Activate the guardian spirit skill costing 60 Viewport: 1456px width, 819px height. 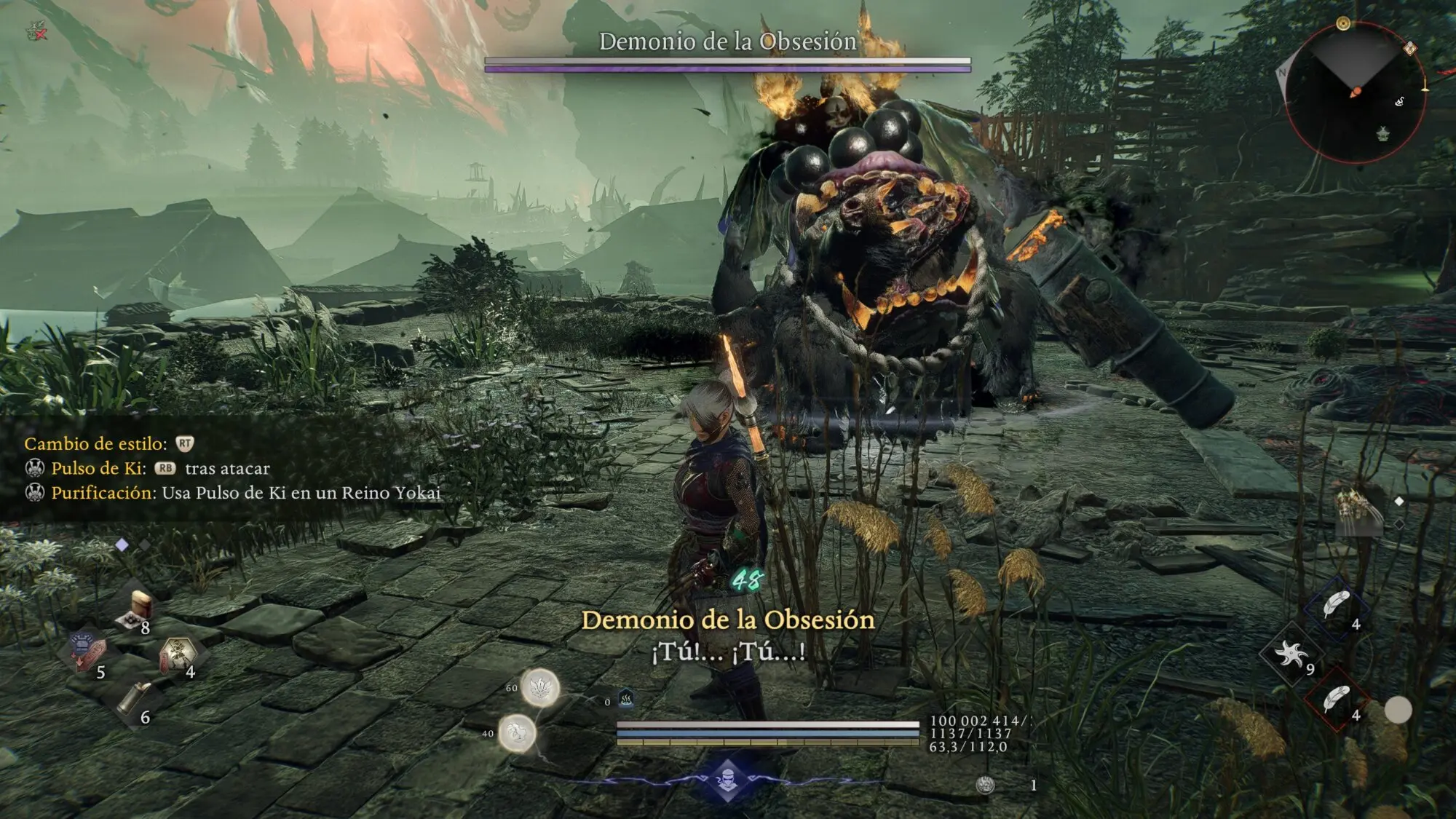[x=539, y=687]
